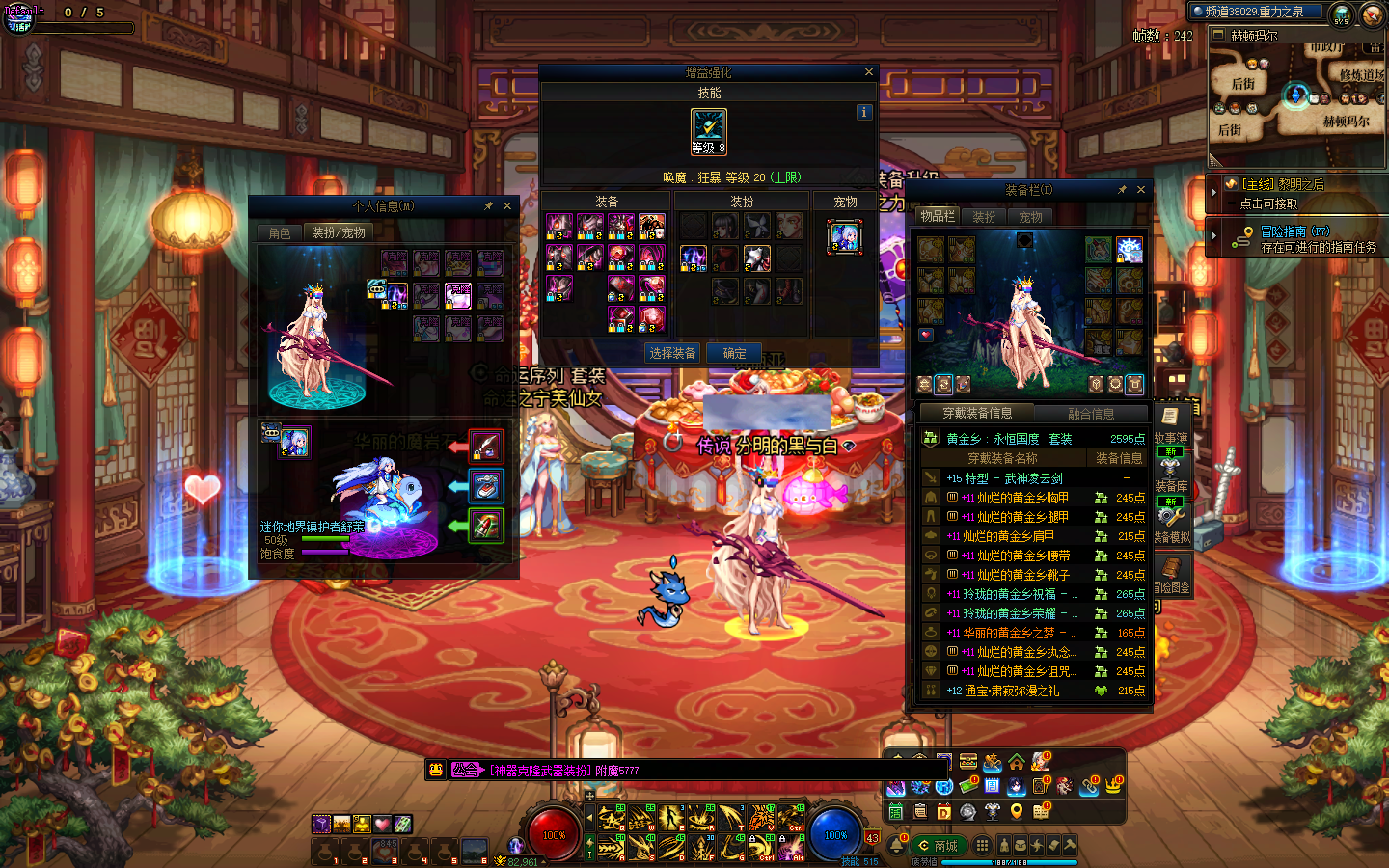Open the 商城 shop
1389x868 pixels.
point(939,846)
